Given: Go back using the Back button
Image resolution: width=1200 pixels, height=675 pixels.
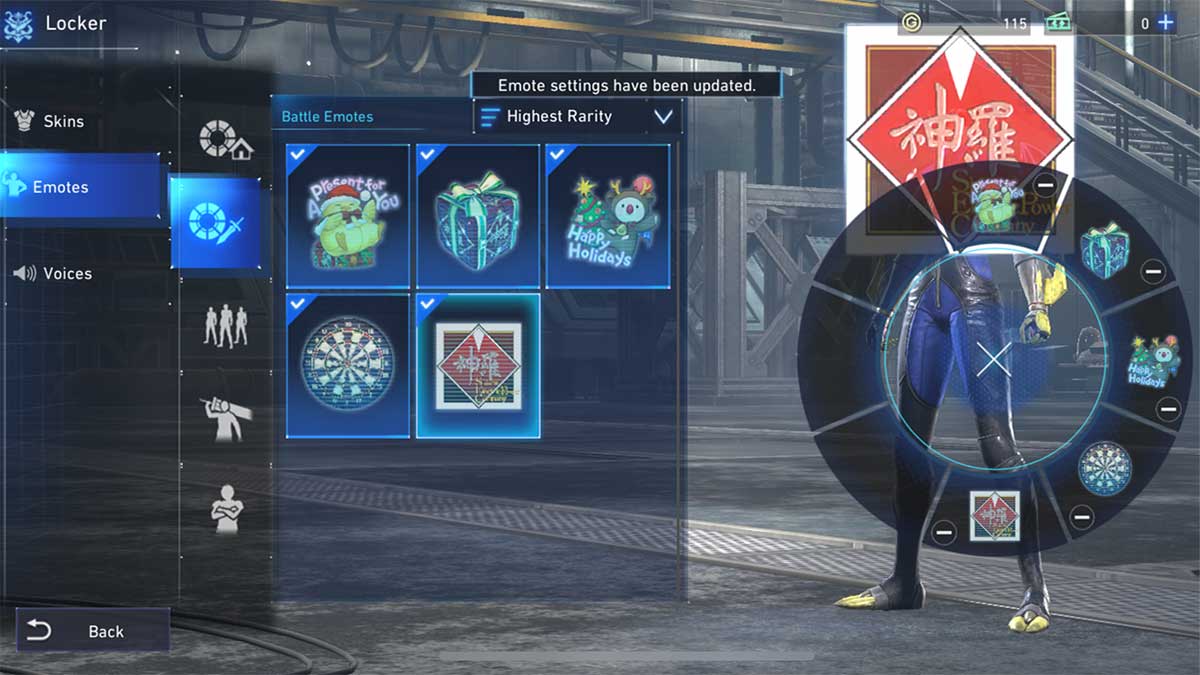Looking at the screenshot, I should click(92, 631).
